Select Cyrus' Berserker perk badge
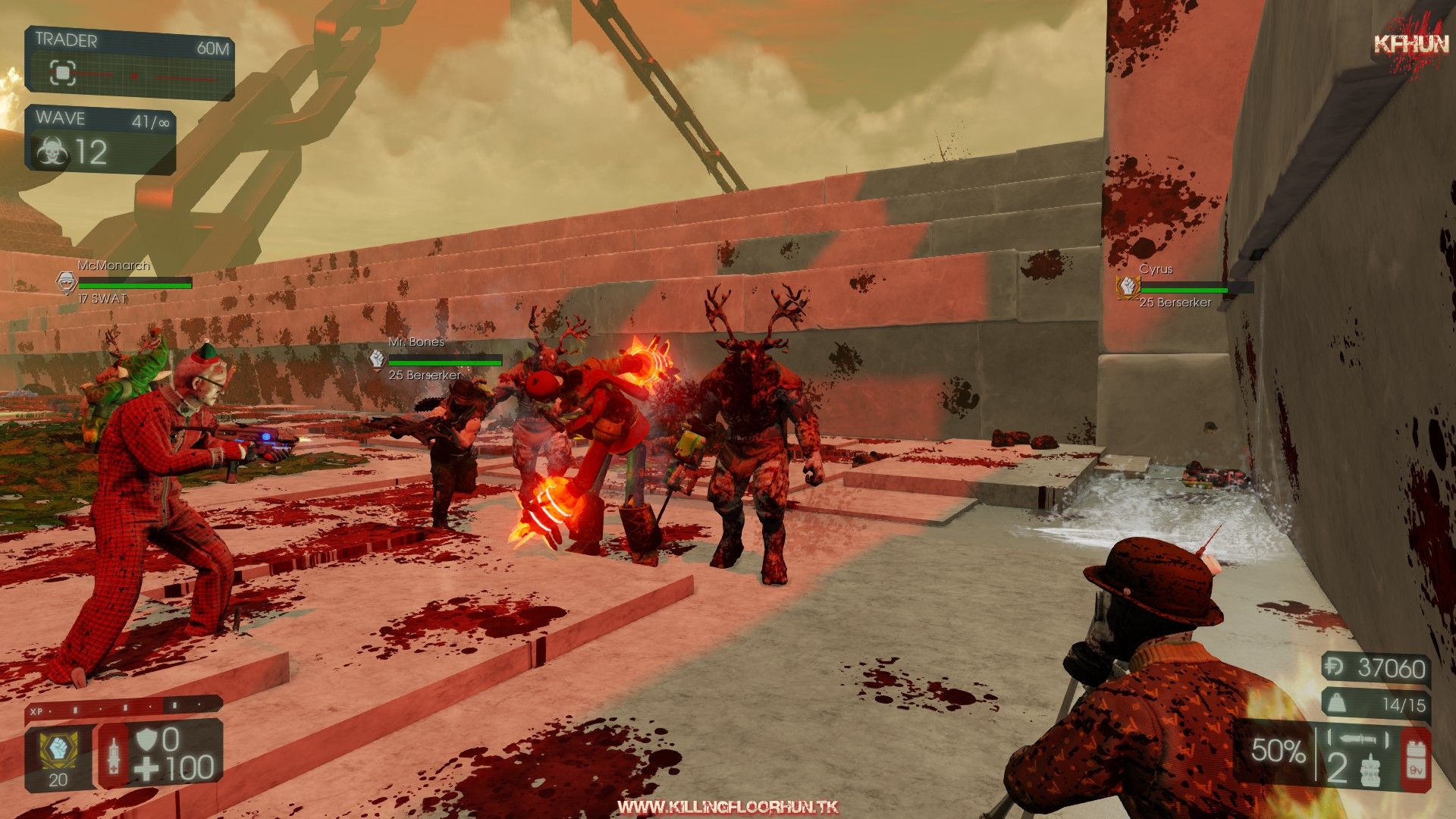Viewport: 1456px width, 819px height. click(x=1128, y=287)
